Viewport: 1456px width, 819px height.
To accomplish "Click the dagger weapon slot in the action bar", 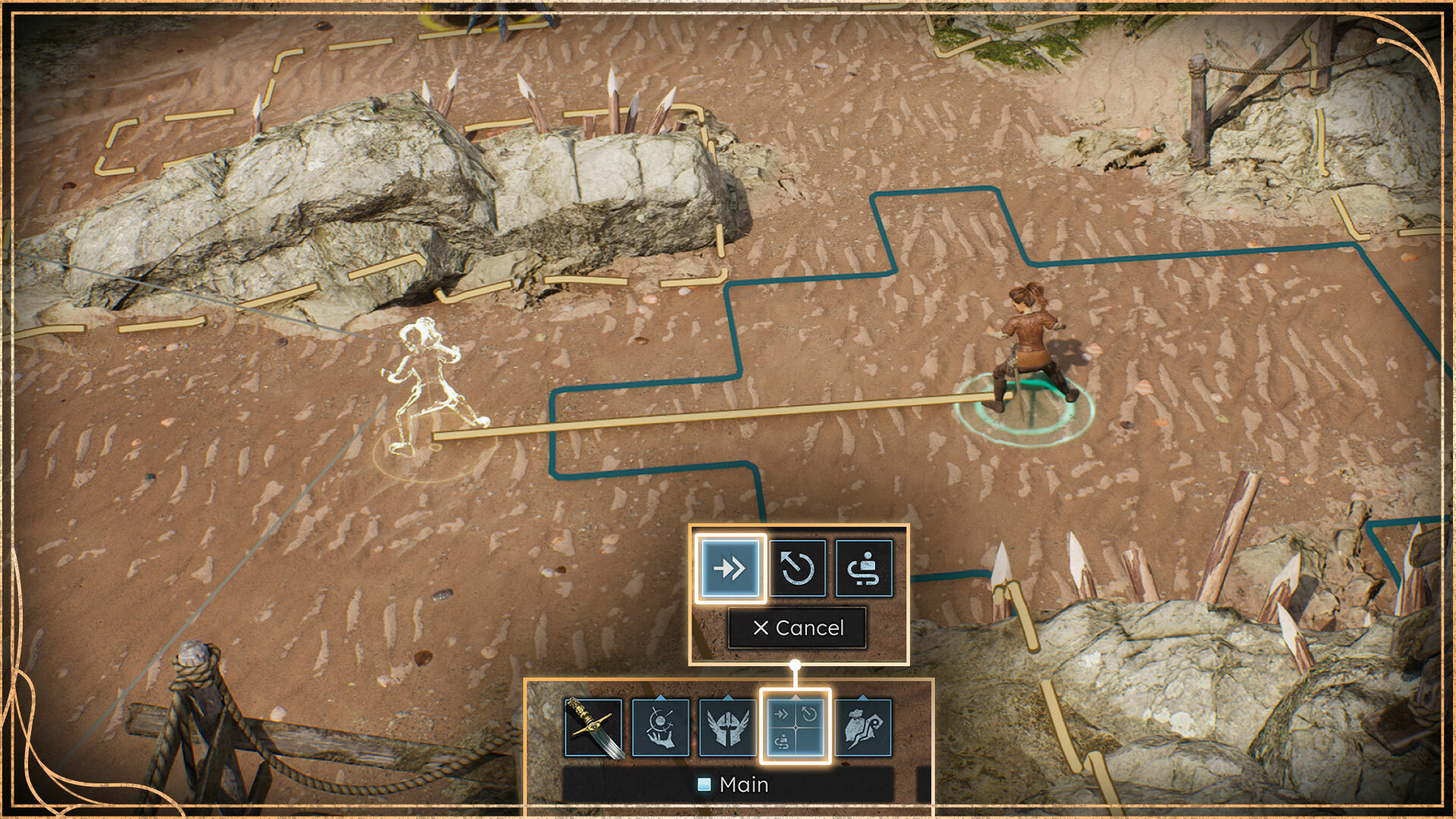I will 595,727.
